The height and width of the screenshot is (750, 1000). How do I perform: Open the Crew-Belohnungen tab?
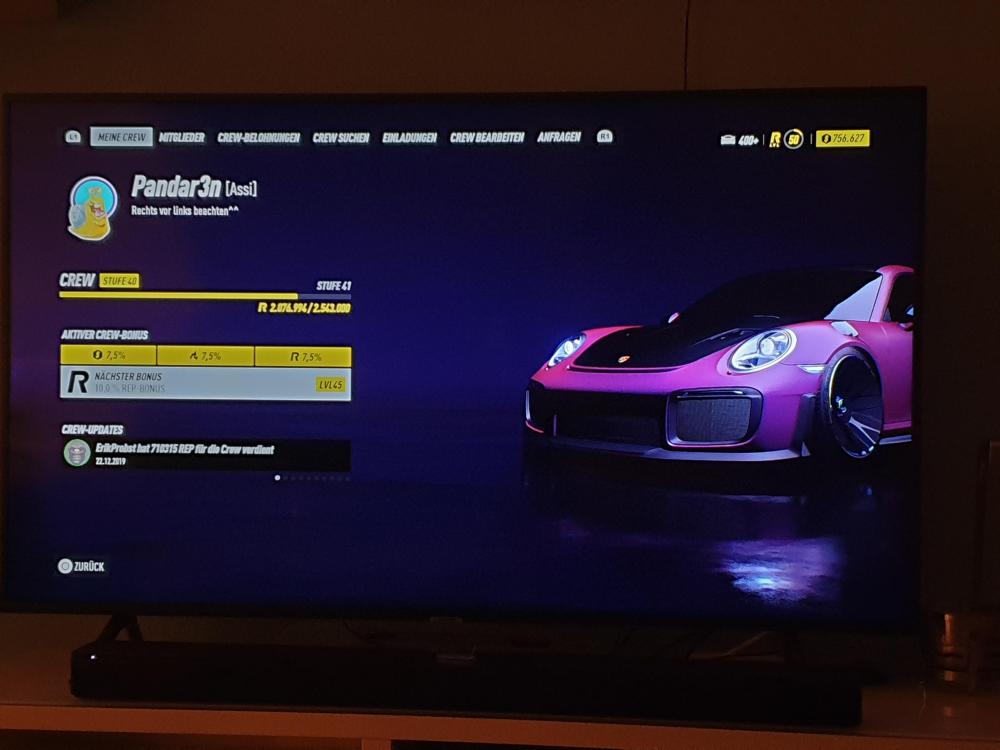pos(259,138)
